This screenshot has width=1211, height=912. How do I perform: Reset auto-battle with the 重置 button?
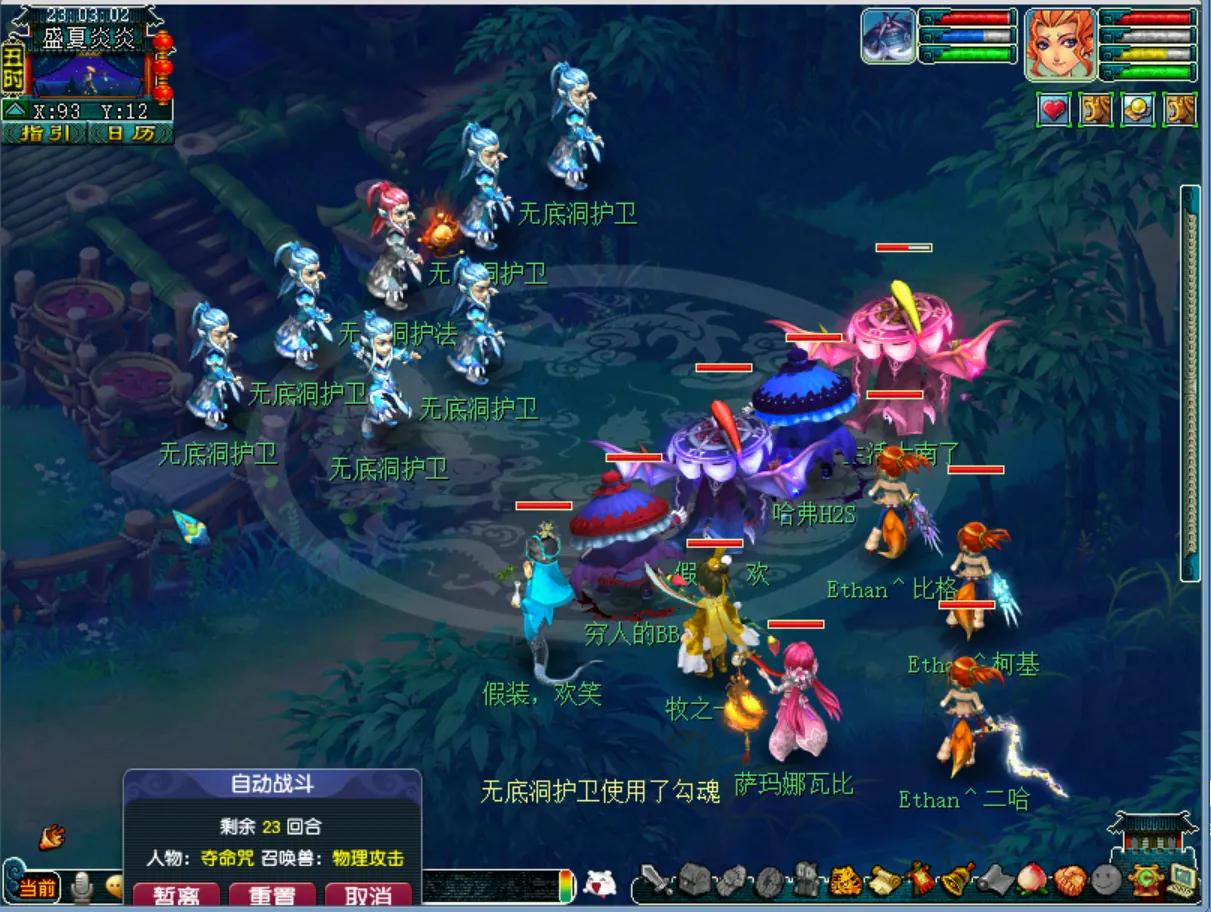tap(272, 895)
